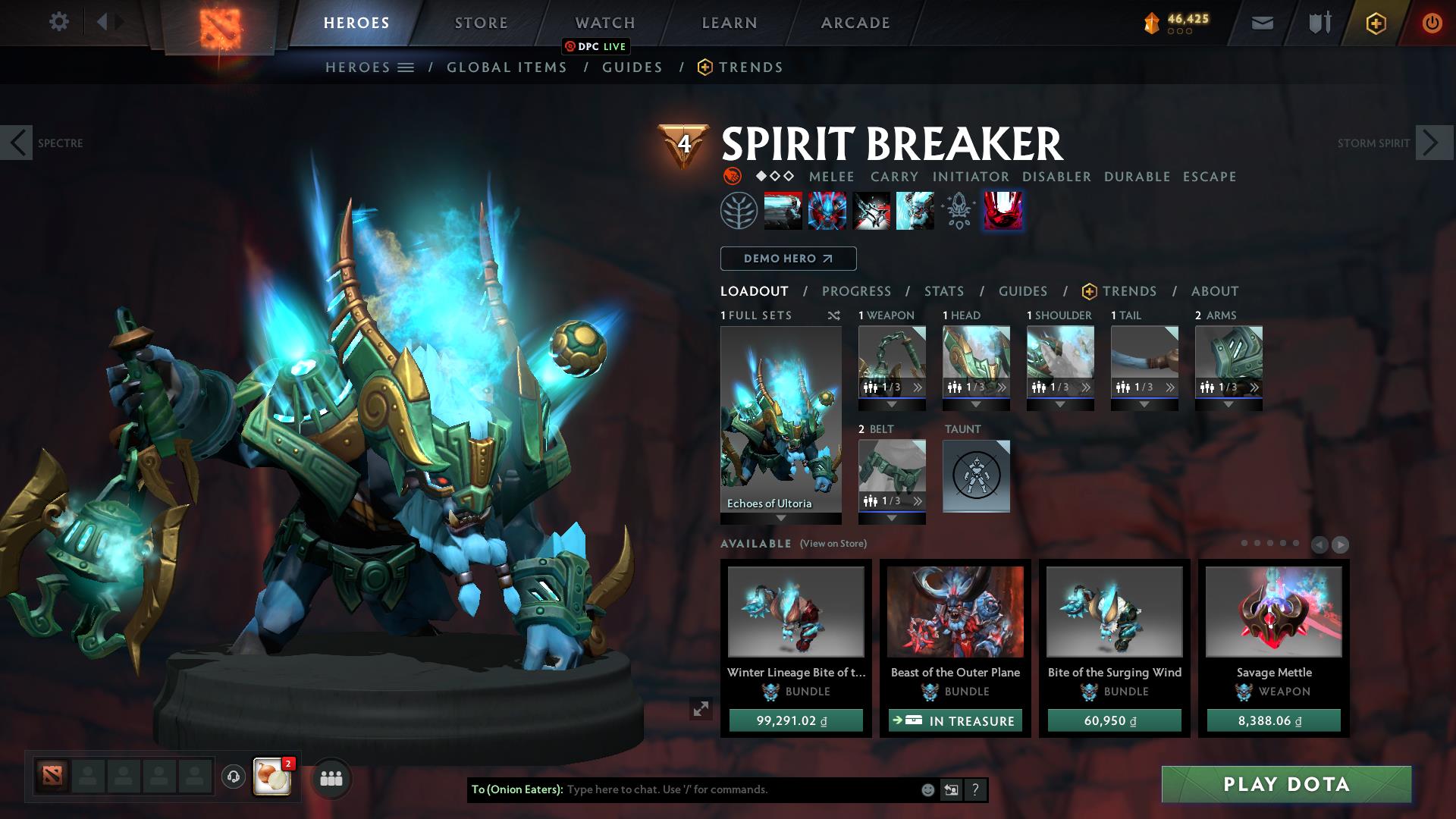
Task: Expand Echoes of Ultoria set details arrow
Action: coord(781,519)
